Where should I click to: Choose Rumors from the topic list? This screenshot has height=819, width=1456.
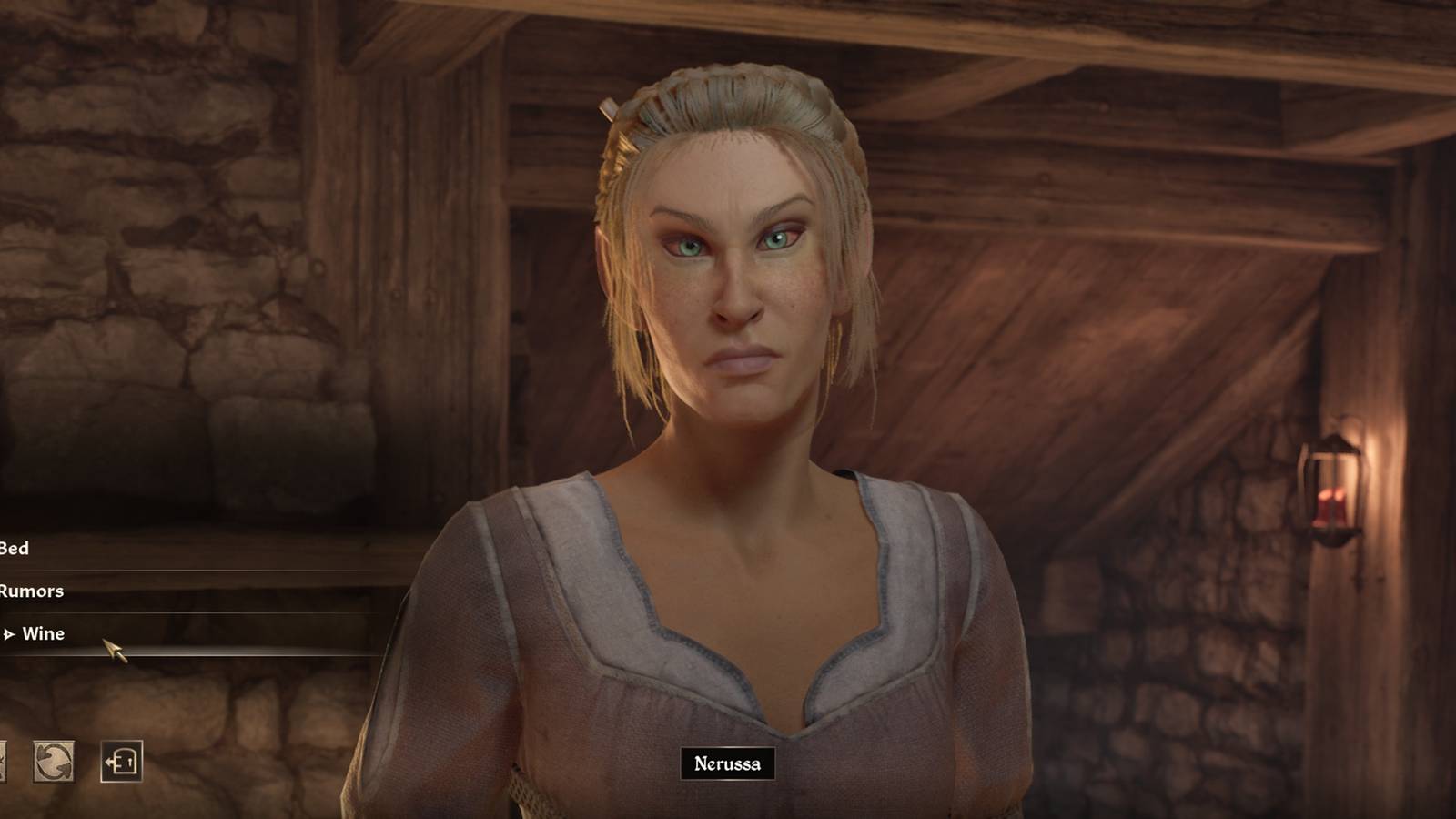tap(31, 591)
